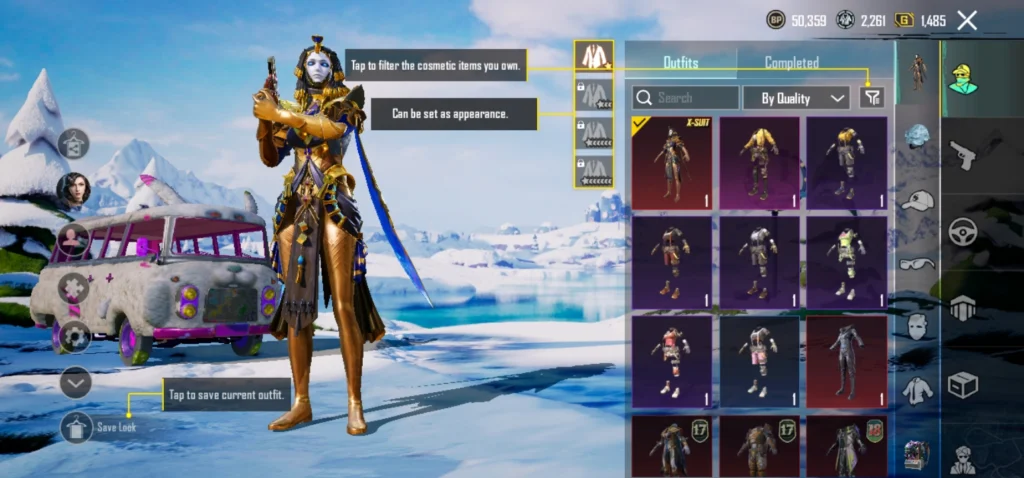Tap the female character portrait icon
1024x478 pixels.
pos(73,189)
